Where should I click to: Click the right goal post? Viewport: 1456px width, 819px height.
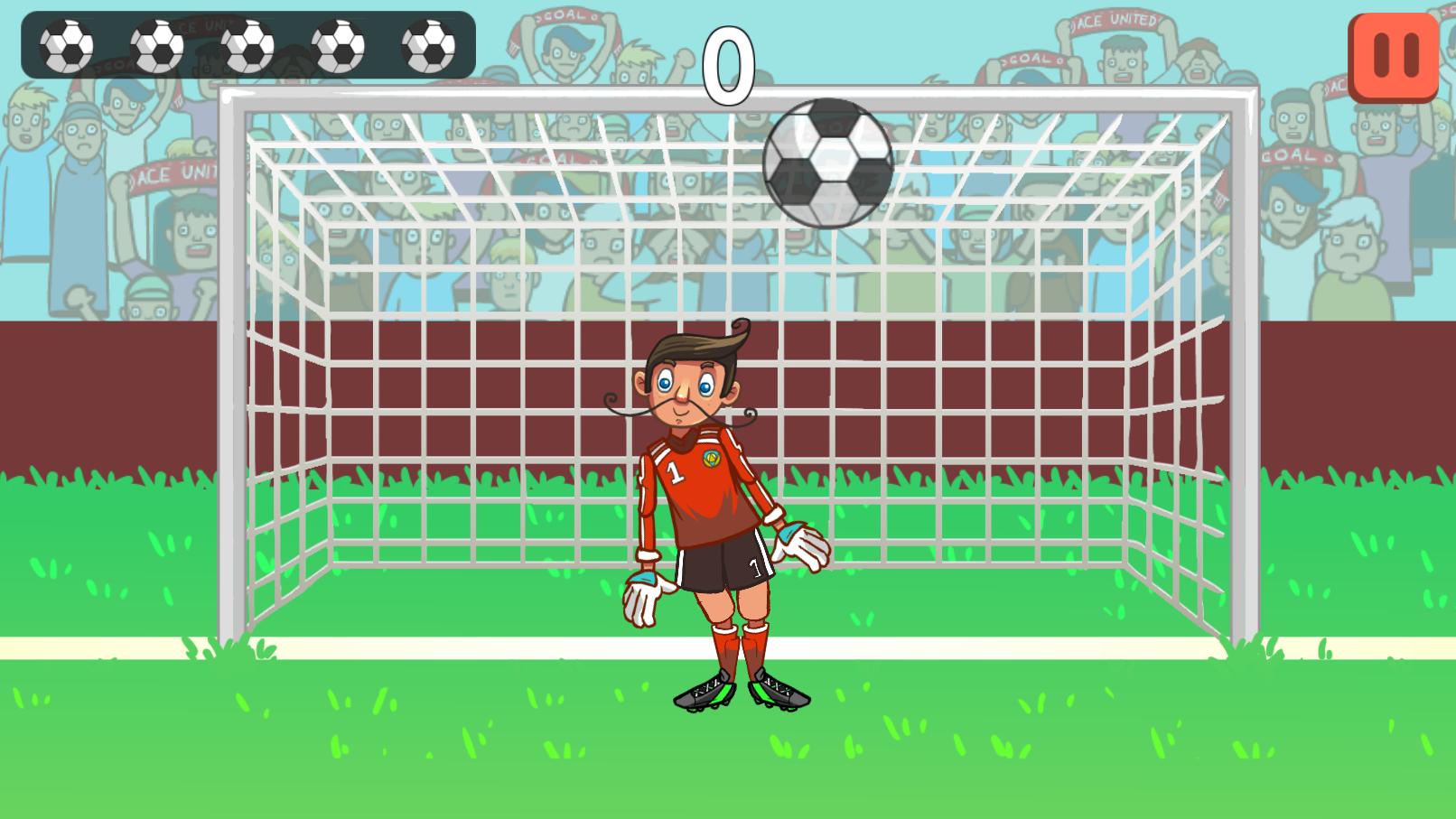click(x=1245, y=361)
